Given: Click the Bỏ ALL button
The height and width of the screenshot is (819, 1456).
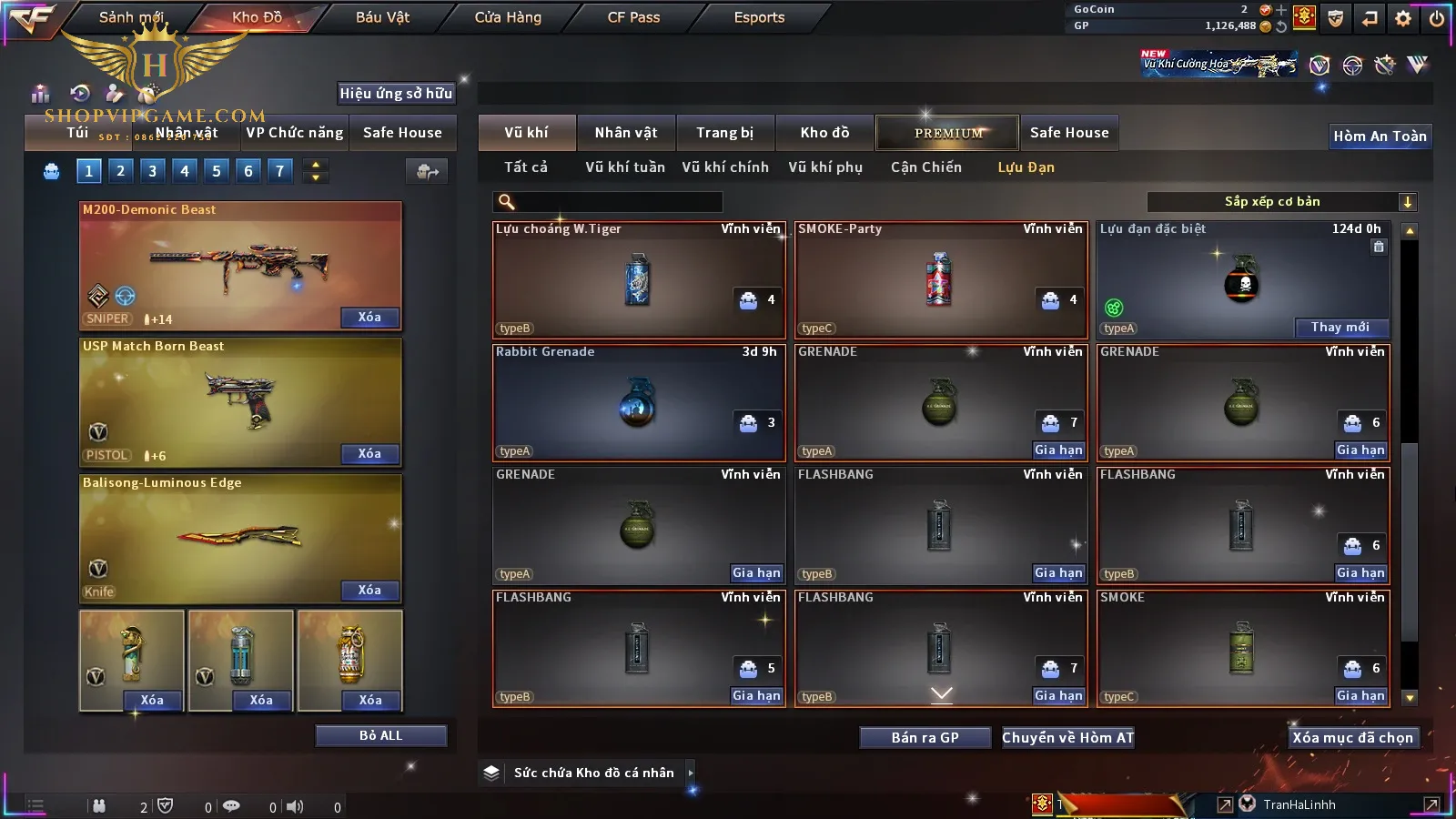Looking at the screenshot, I should 380,735.
